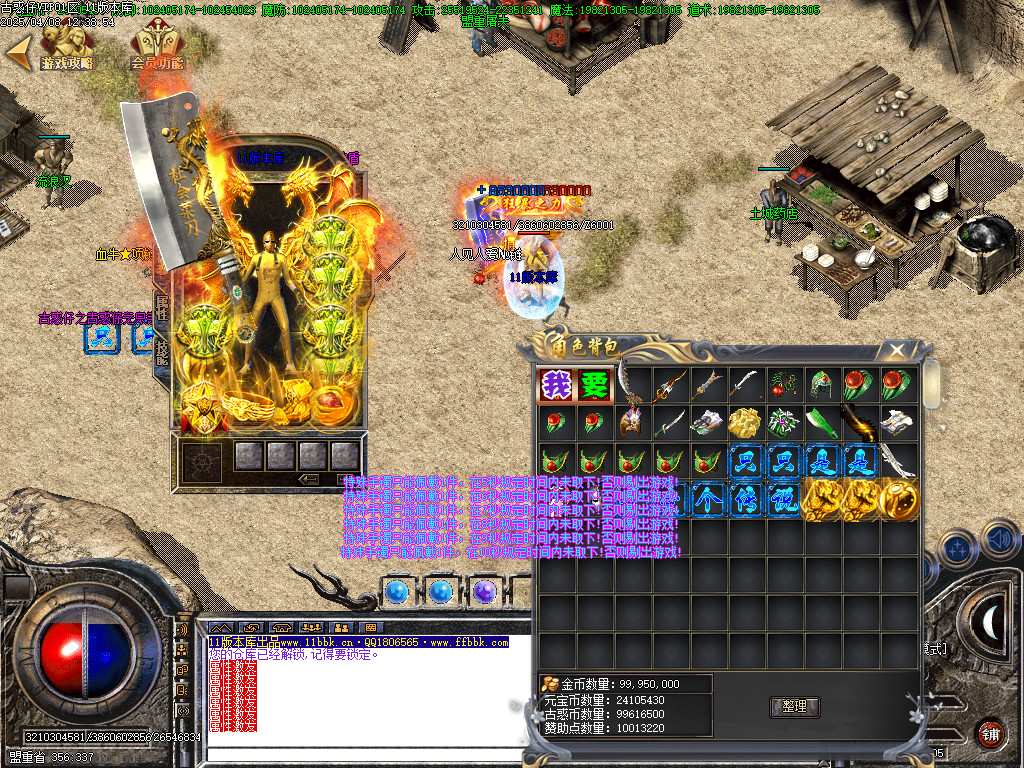Viewport: 1024px width, 768px height.
Task: Click the left arrow in equipment panel
Action: coord(310,480)
